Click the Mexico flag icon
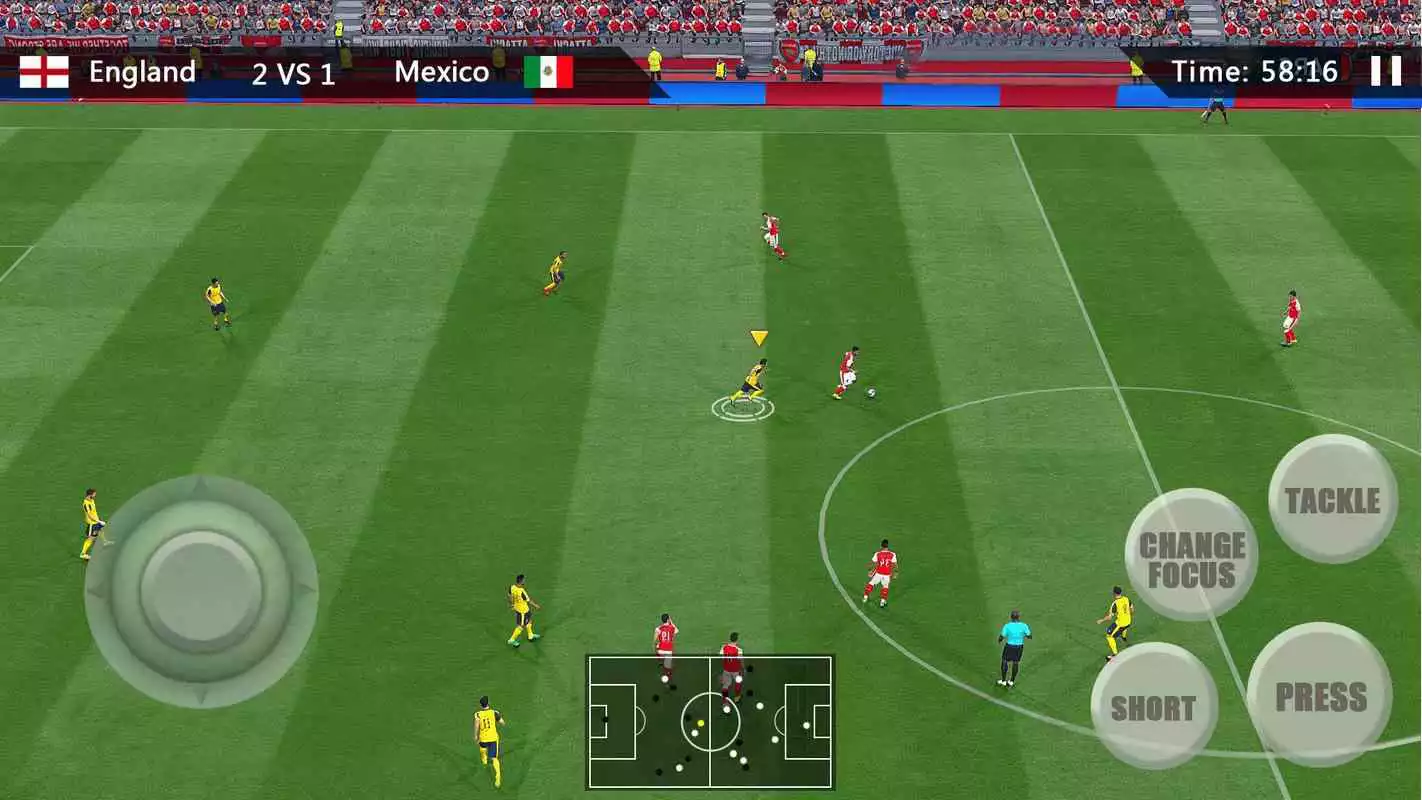The width and height of the screenshot is (1422, 800). [548, 71]
